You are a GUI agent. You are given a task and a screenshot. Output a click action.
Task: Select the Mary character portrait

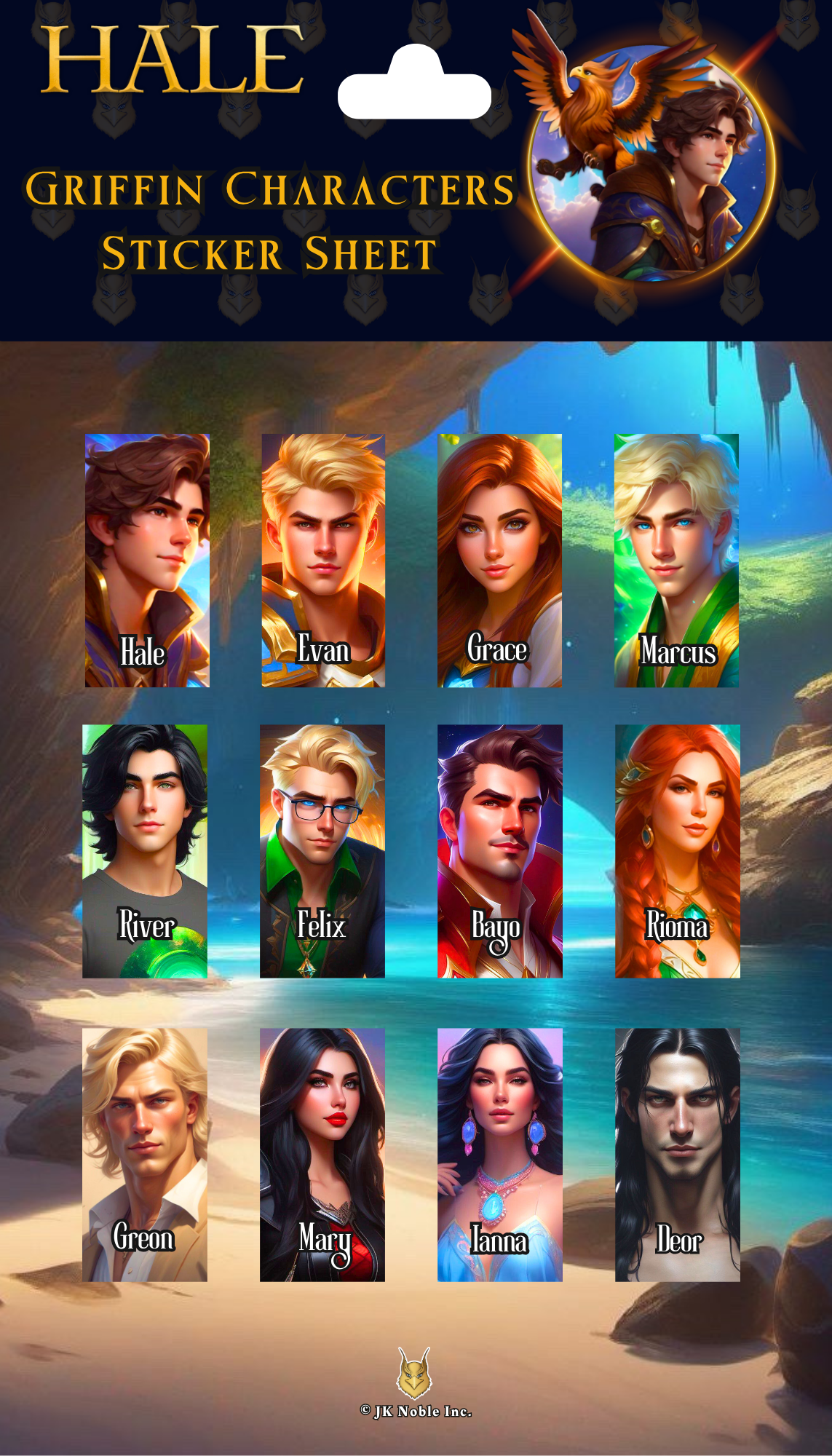pyautogui.click(x=322, y=1155)
